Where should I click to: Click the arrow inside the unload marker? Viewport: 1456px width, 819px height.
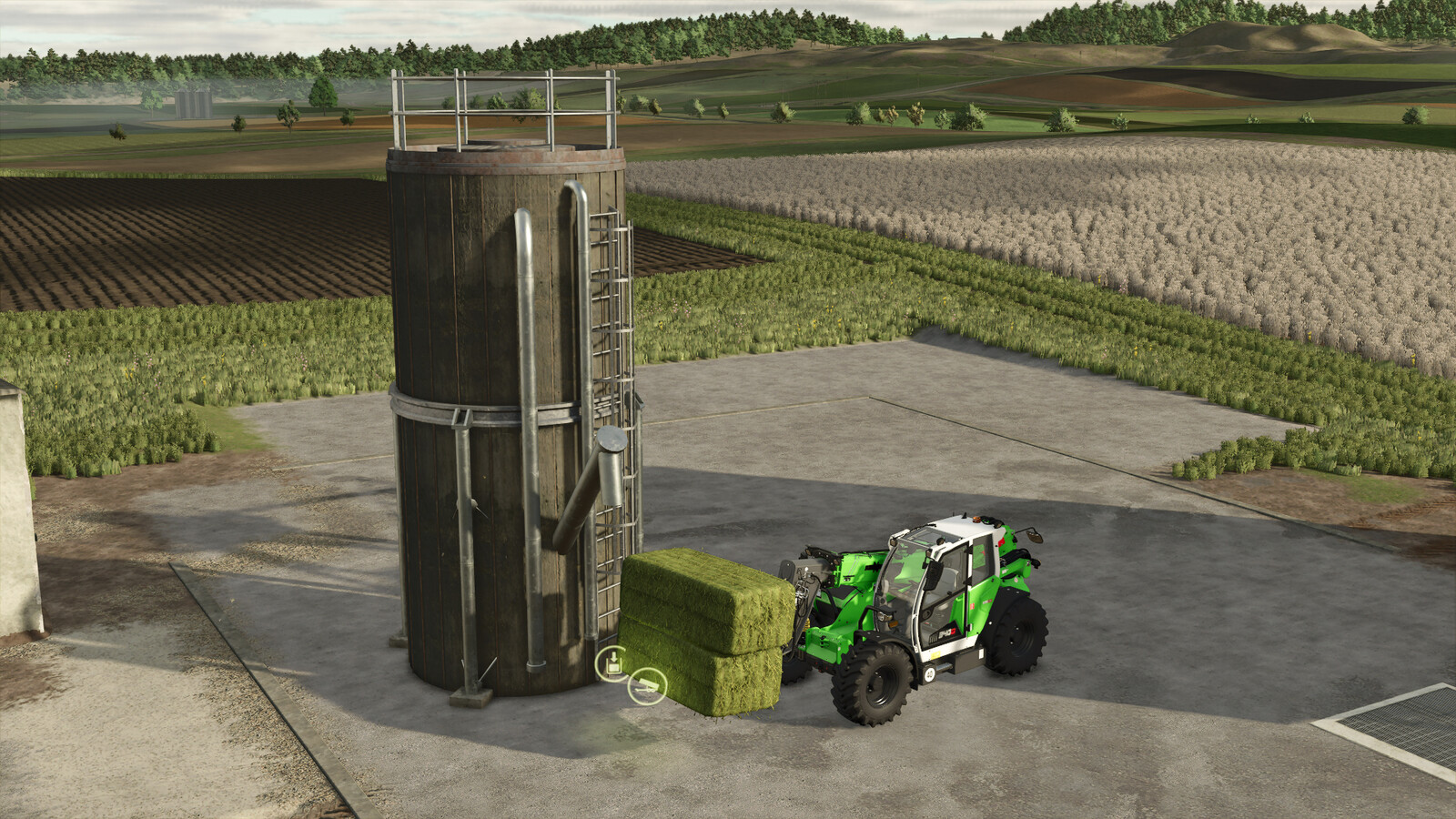[613, 657]
